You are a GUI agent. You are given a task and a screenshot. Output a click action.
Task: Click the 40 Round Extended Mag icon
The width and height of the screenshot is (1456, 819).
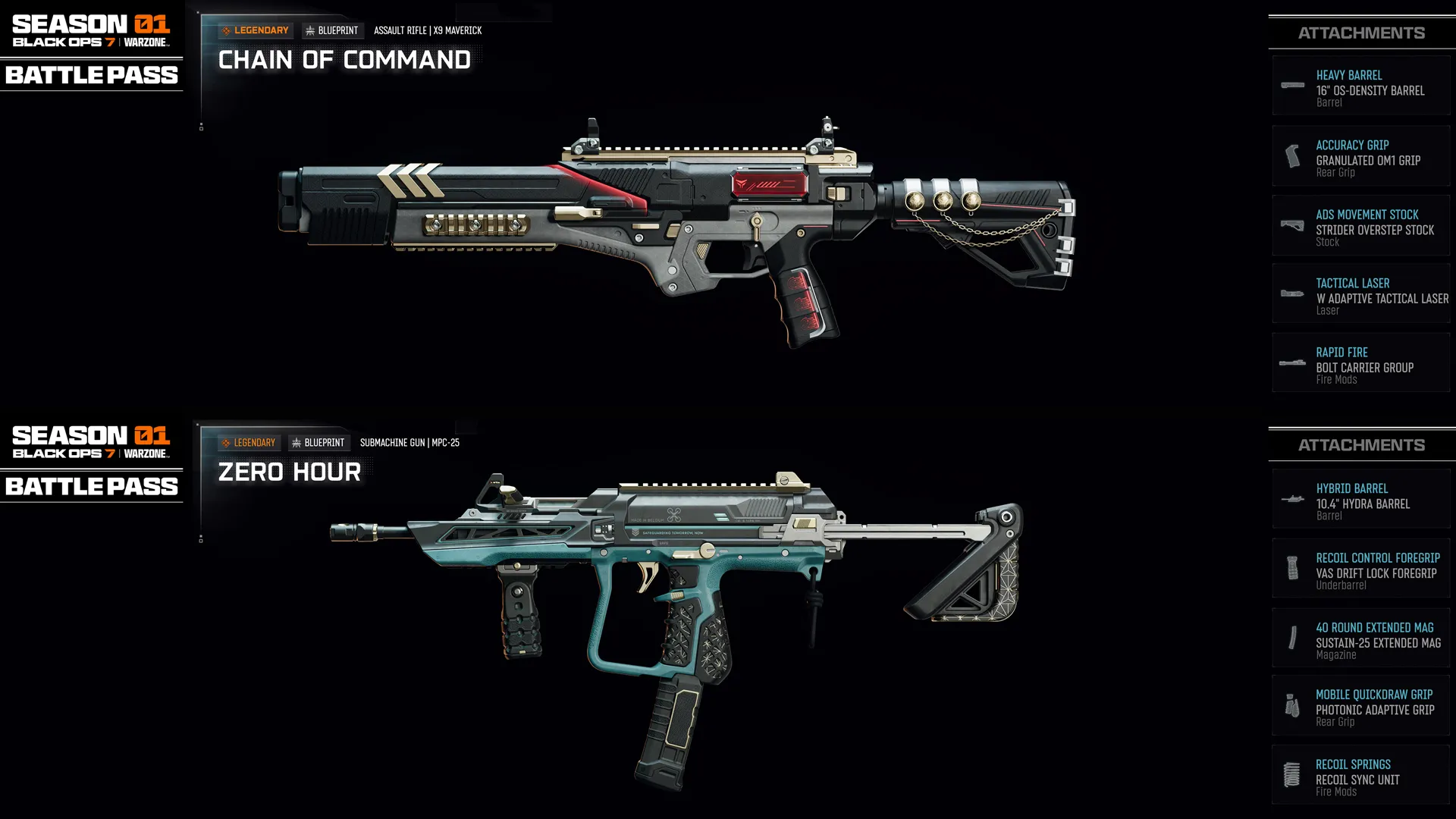tap(1292, 638)
